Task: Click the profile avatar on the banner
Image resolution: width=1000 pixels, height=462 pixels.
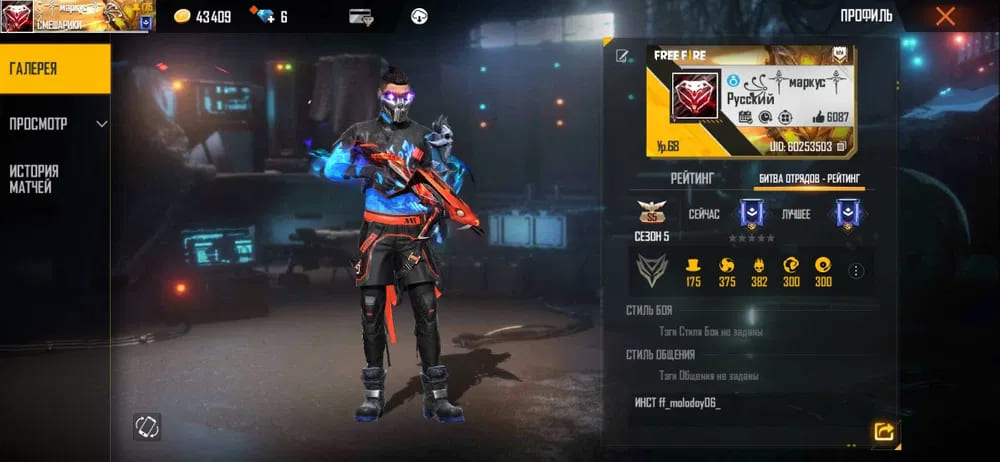Action: pyautogui.click(x=695, y=97)
